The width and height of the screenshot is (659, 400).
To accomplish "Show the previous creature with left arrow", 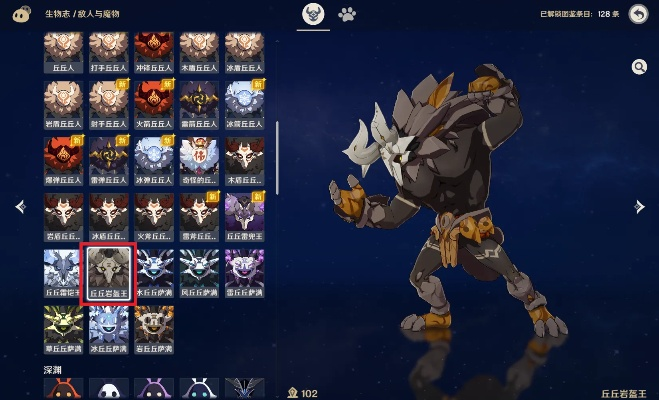I will tap(19, 206).
